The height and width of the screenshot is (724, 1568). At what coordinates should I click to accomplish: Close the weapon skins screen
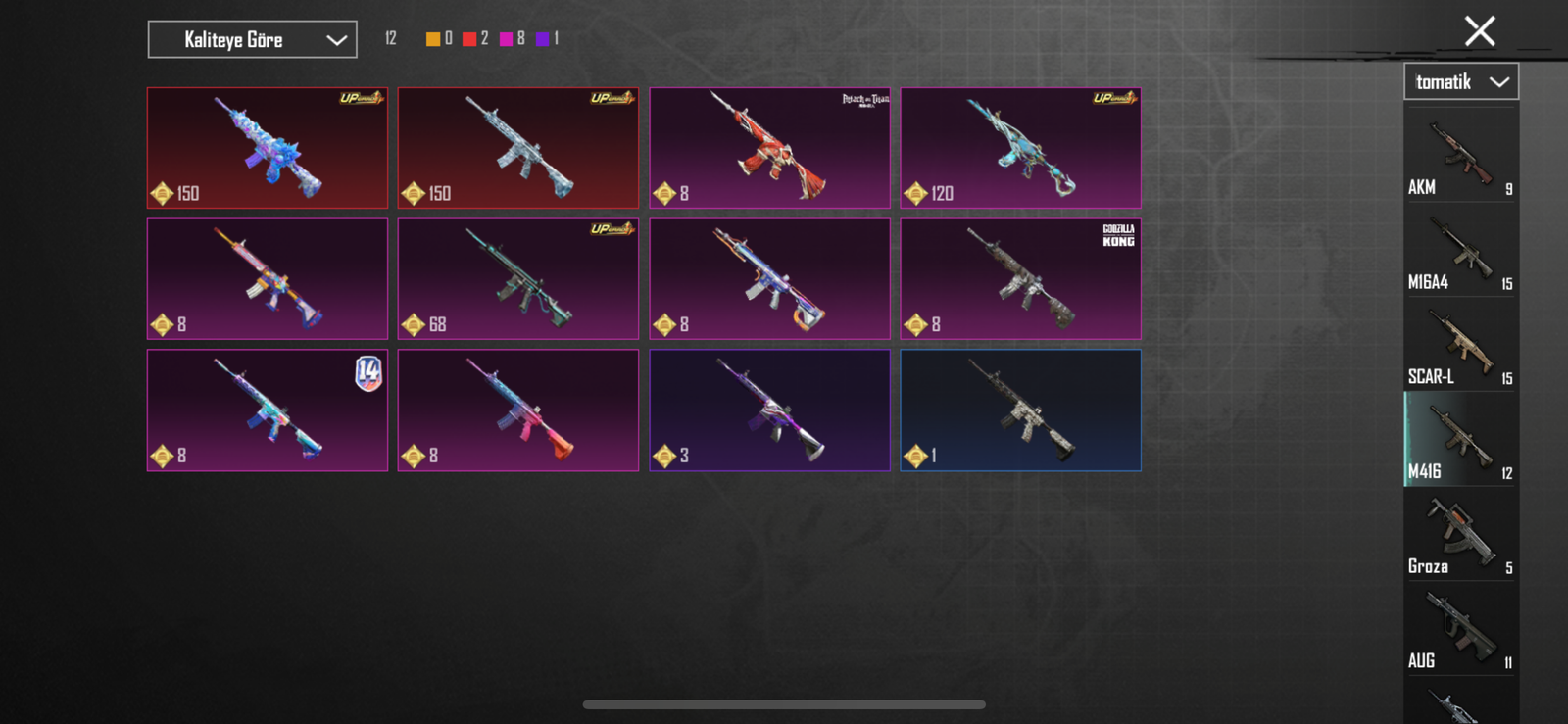click(x=1479, y=31)
